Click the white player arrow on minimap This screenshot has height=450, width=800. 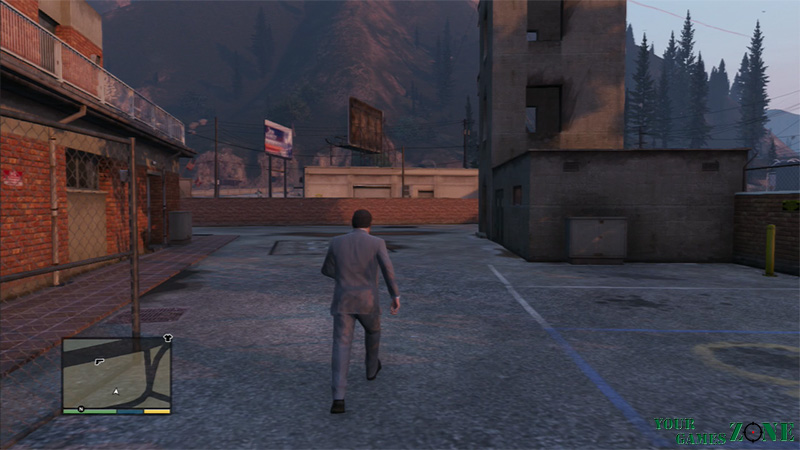coord(117,390)
